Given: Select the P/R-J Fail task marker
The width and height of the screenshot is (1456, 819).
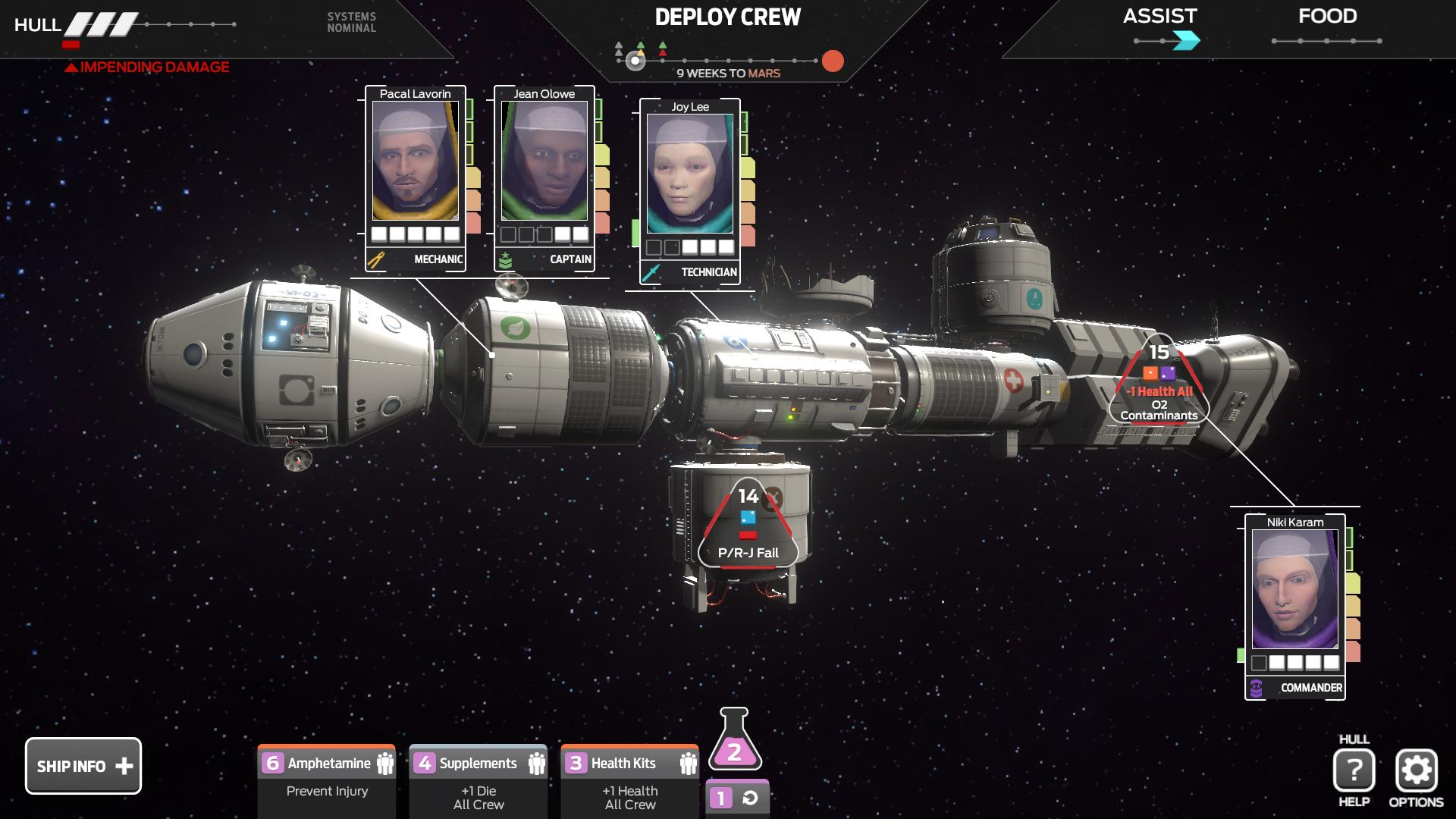Looking at the screenshot, I should tap(748, 527).
